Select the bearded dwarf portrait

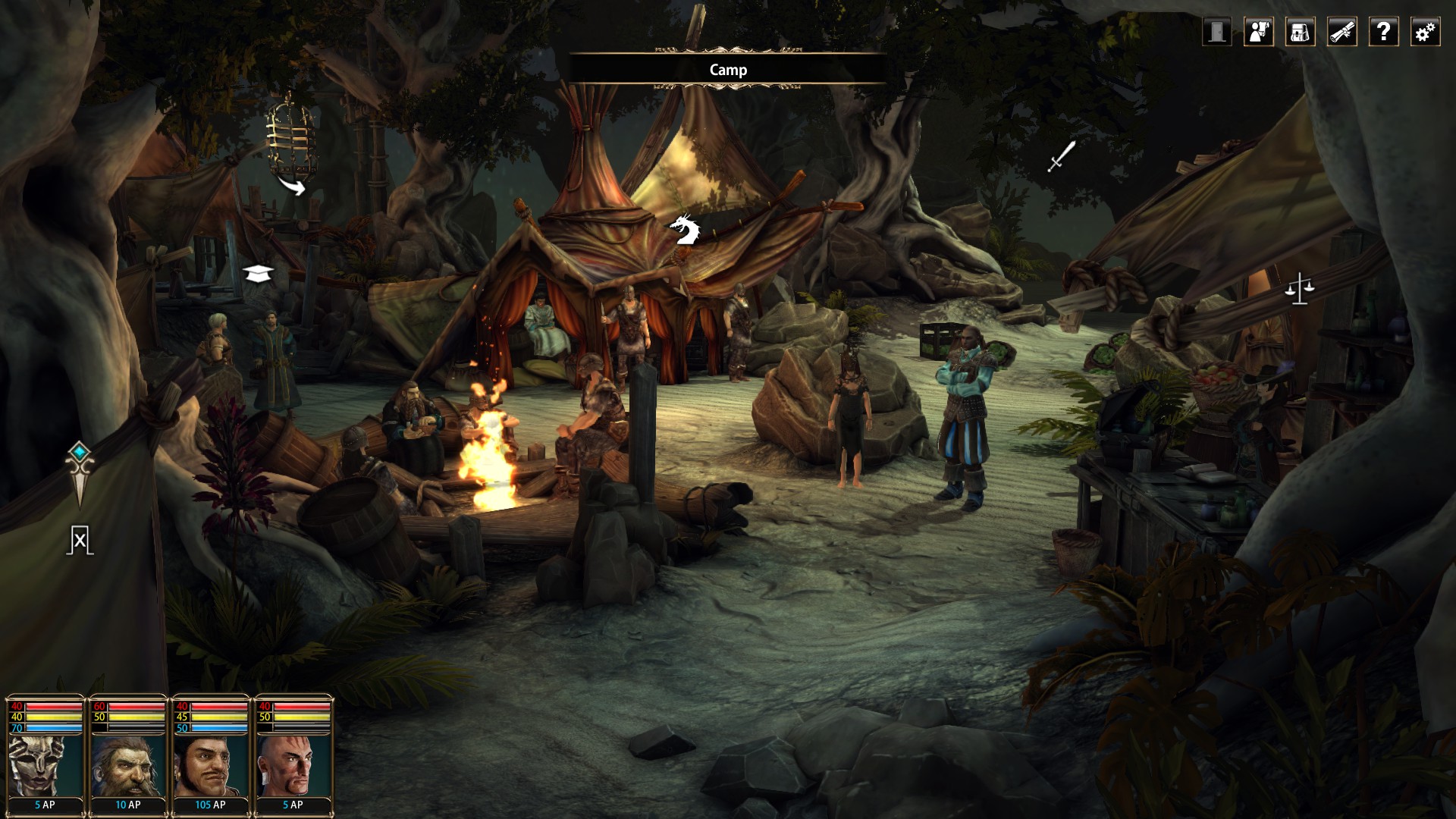tap(127, 764)
